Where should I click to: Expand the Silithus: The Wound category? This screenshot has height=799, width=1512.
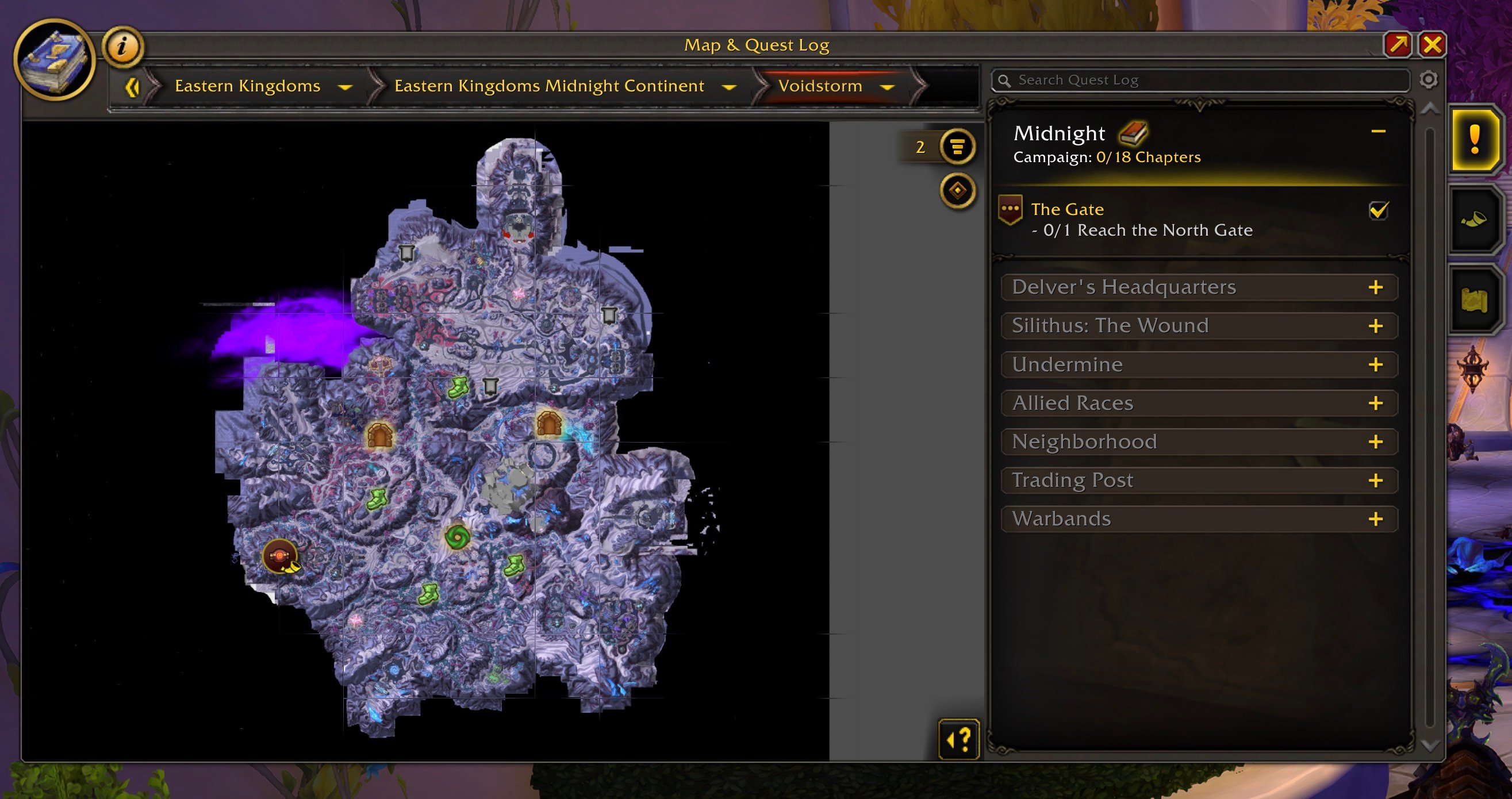click(x=1375, y=326)
